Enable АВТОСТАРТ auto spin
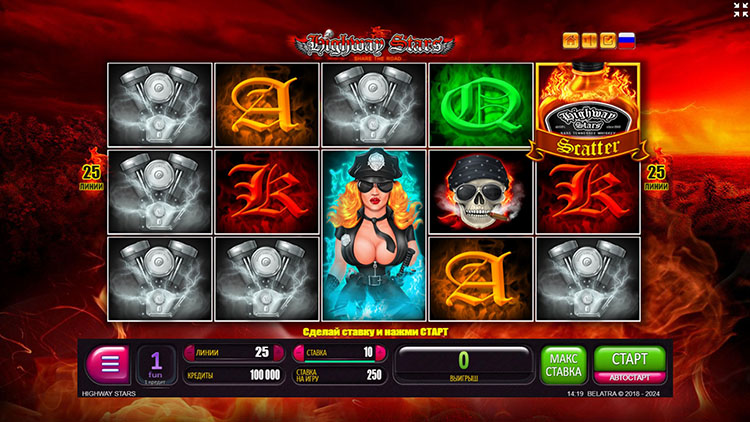This screenshot has height=422, width=750. (630, 378)
